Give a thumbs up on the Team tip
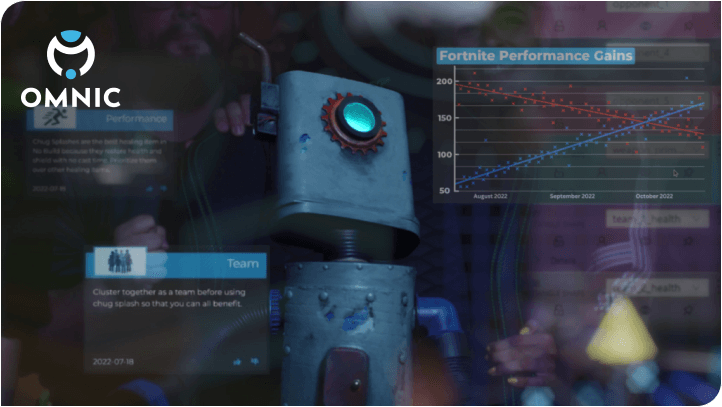Image resolution: width=722 pixels, height=407 pixels. click(x=238, y=360)
